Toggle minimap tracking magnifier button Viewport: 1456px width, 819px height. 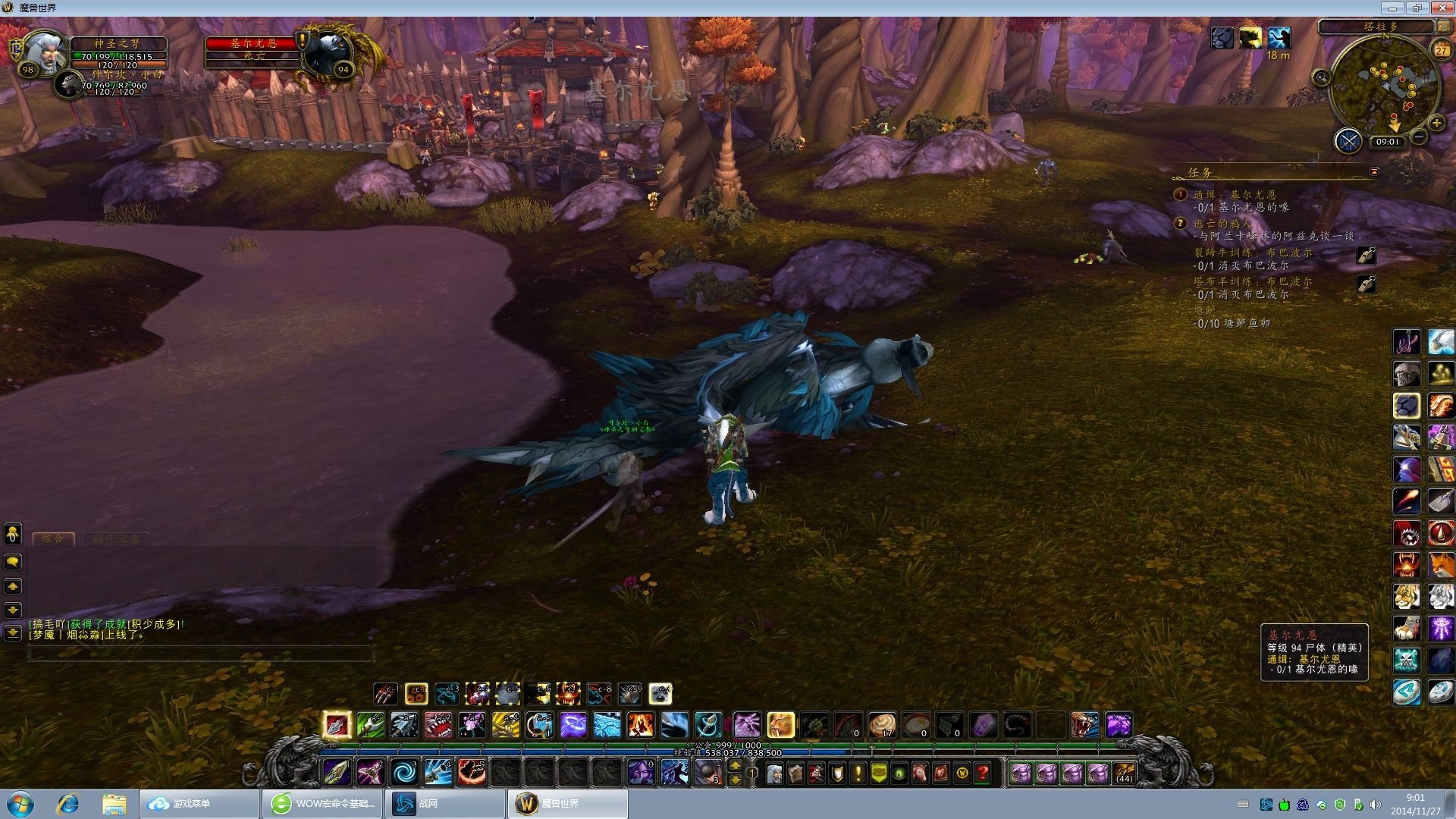click(x=1321, y=77)
